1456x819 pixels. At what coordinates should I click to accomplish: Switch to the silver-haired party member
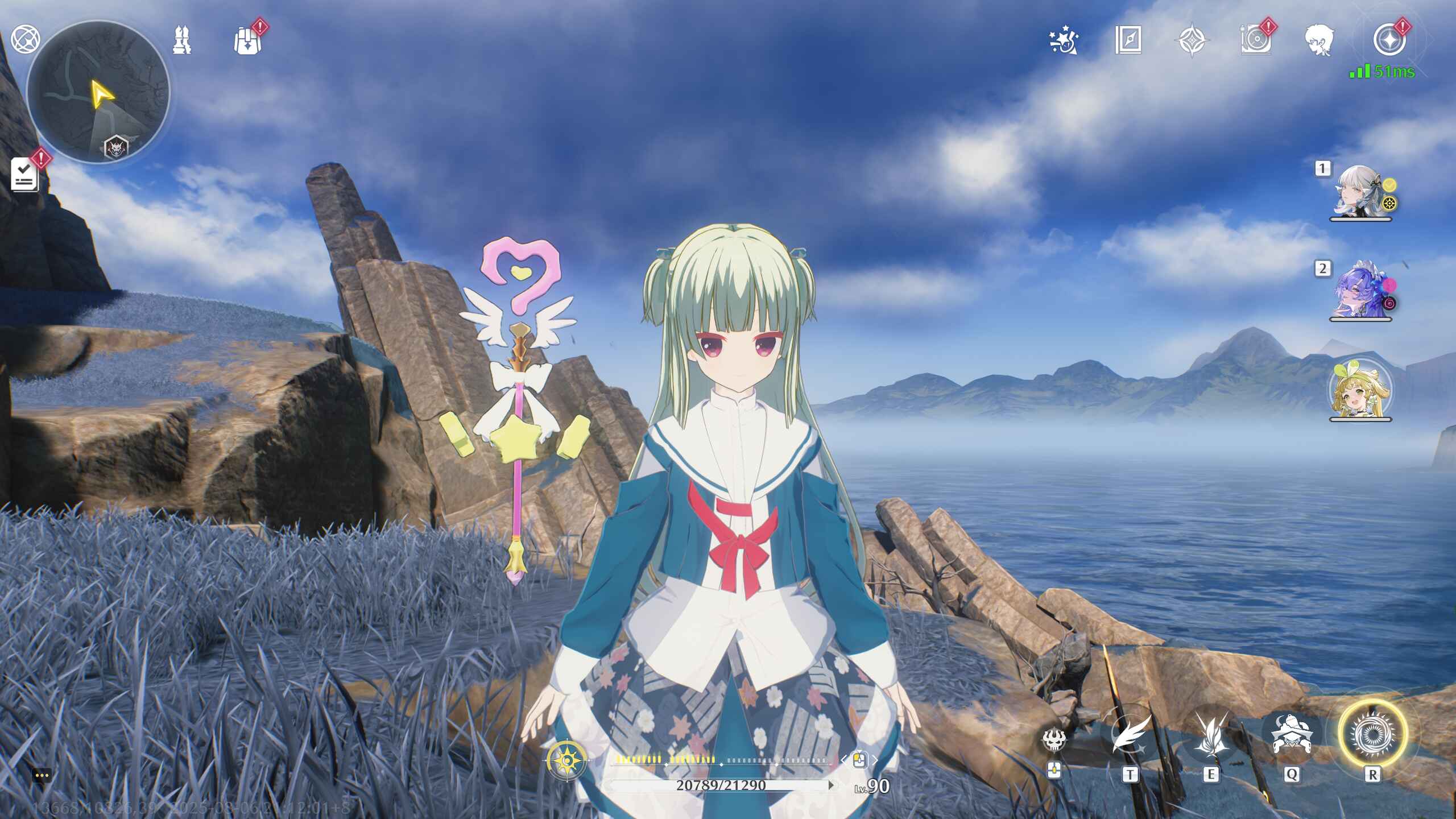(x=1360, y=191)
